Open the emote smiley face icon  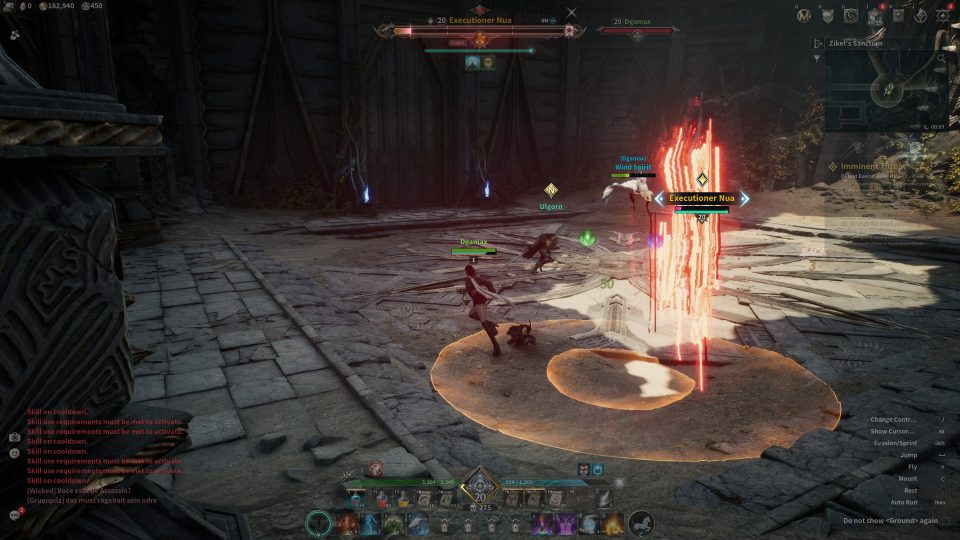(x=15, y=453)
